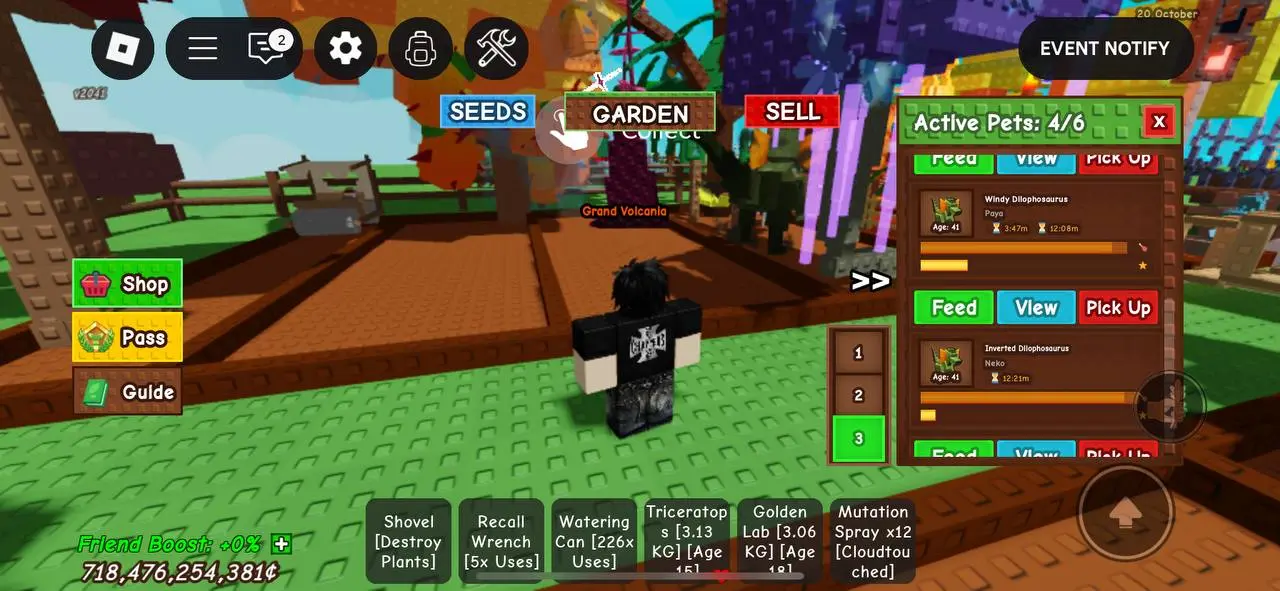Screen dimensions: 1280x591
Task: Select the Shovel hotbar slot
Action: (409, 541)
